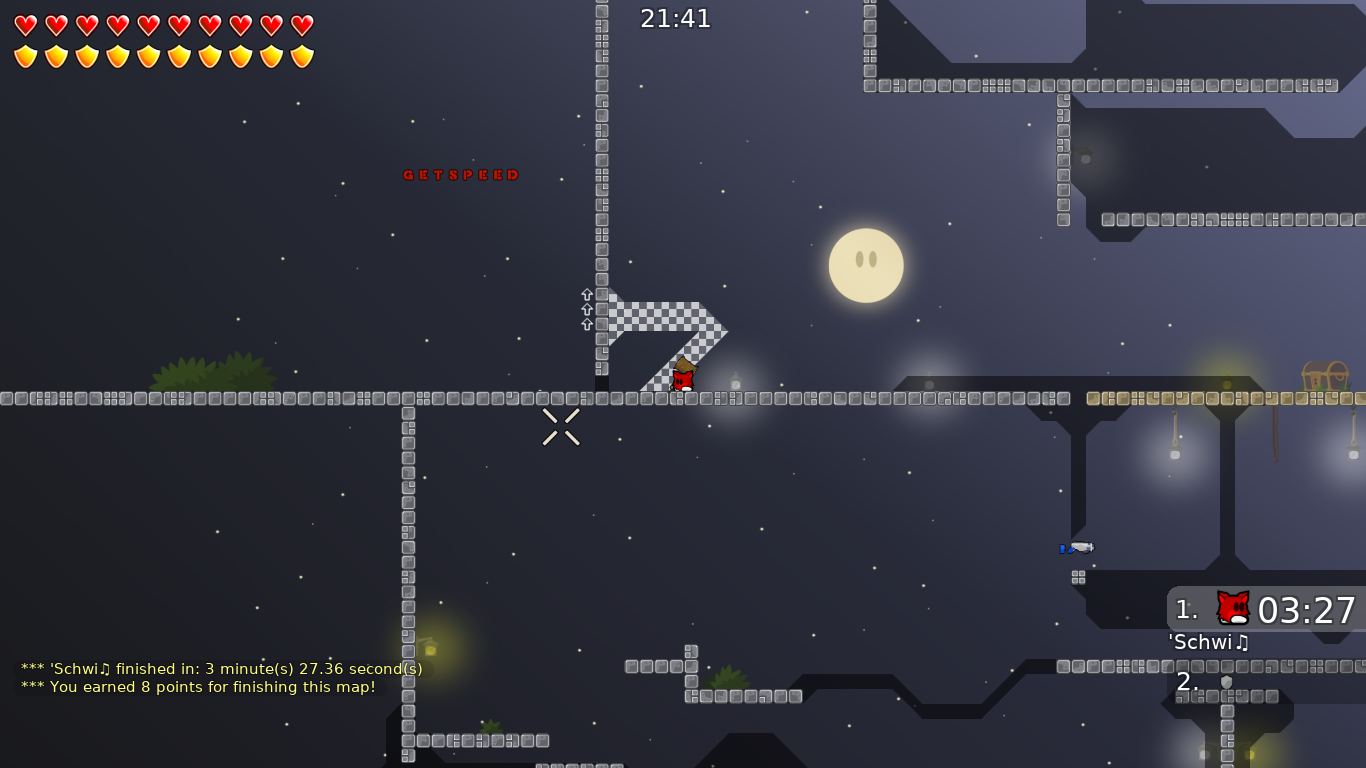Click the blue shotgun pickup on the lower platform
The image size is (1366, 768).
point(1077,548)
